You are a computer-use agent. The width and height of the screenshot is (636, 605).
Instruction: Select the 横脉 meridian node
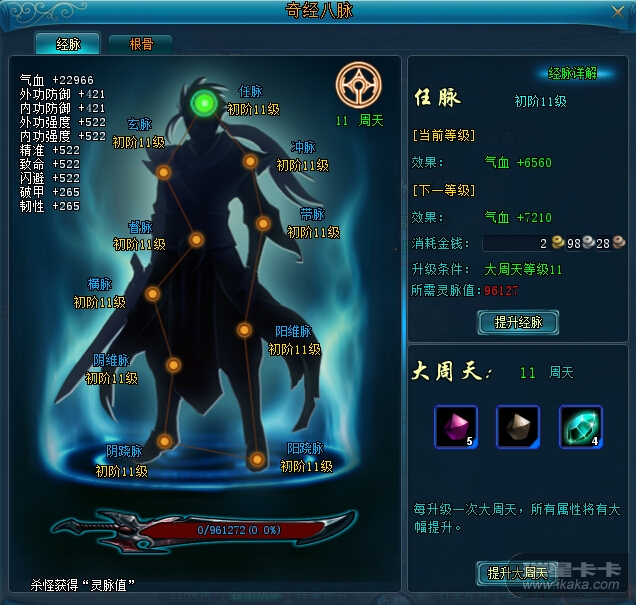[153, 294]
